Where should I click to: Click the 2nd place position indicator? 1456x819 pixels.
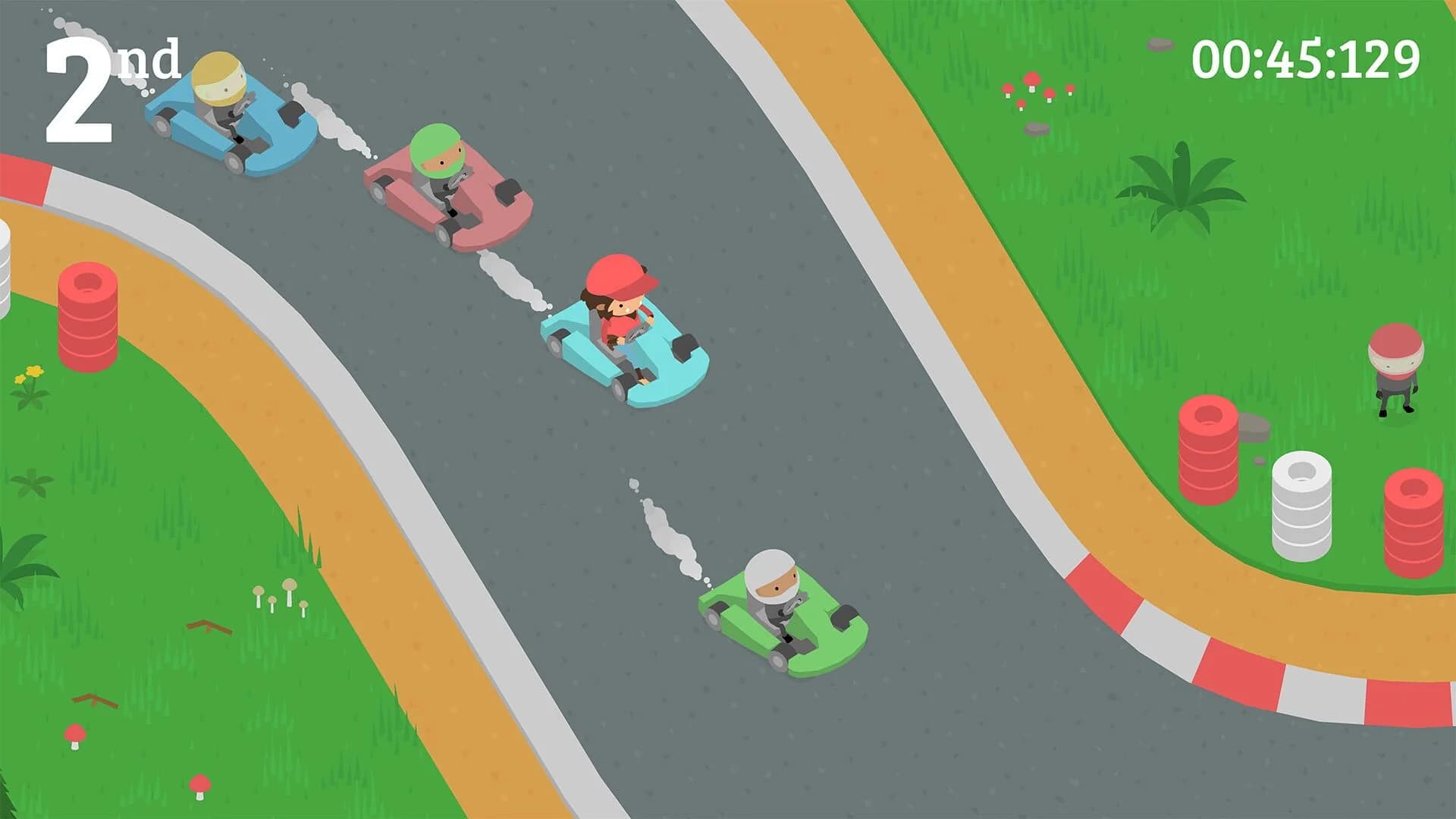point(114,83)
